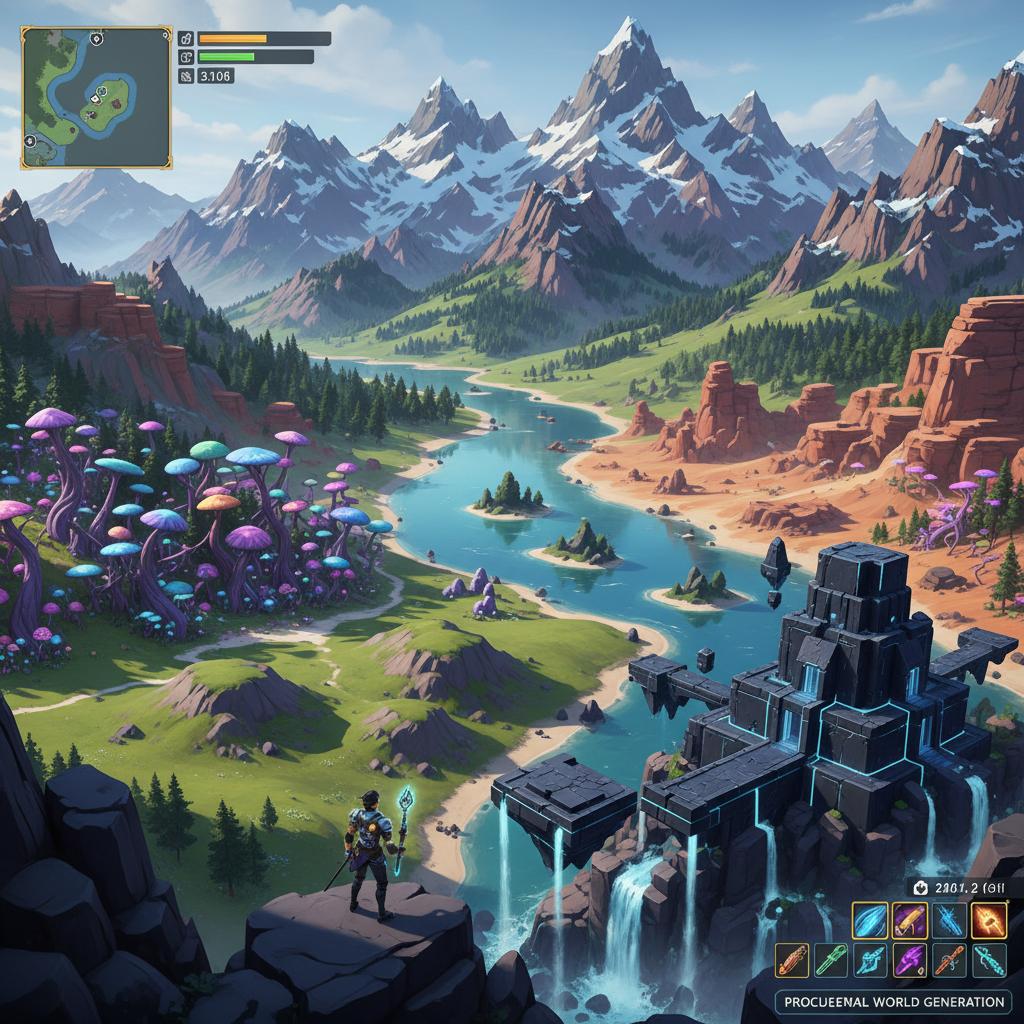Select the circular marker at minimap's top edge
Viewport: 1024px width, 1024px height.
(96, 38)
